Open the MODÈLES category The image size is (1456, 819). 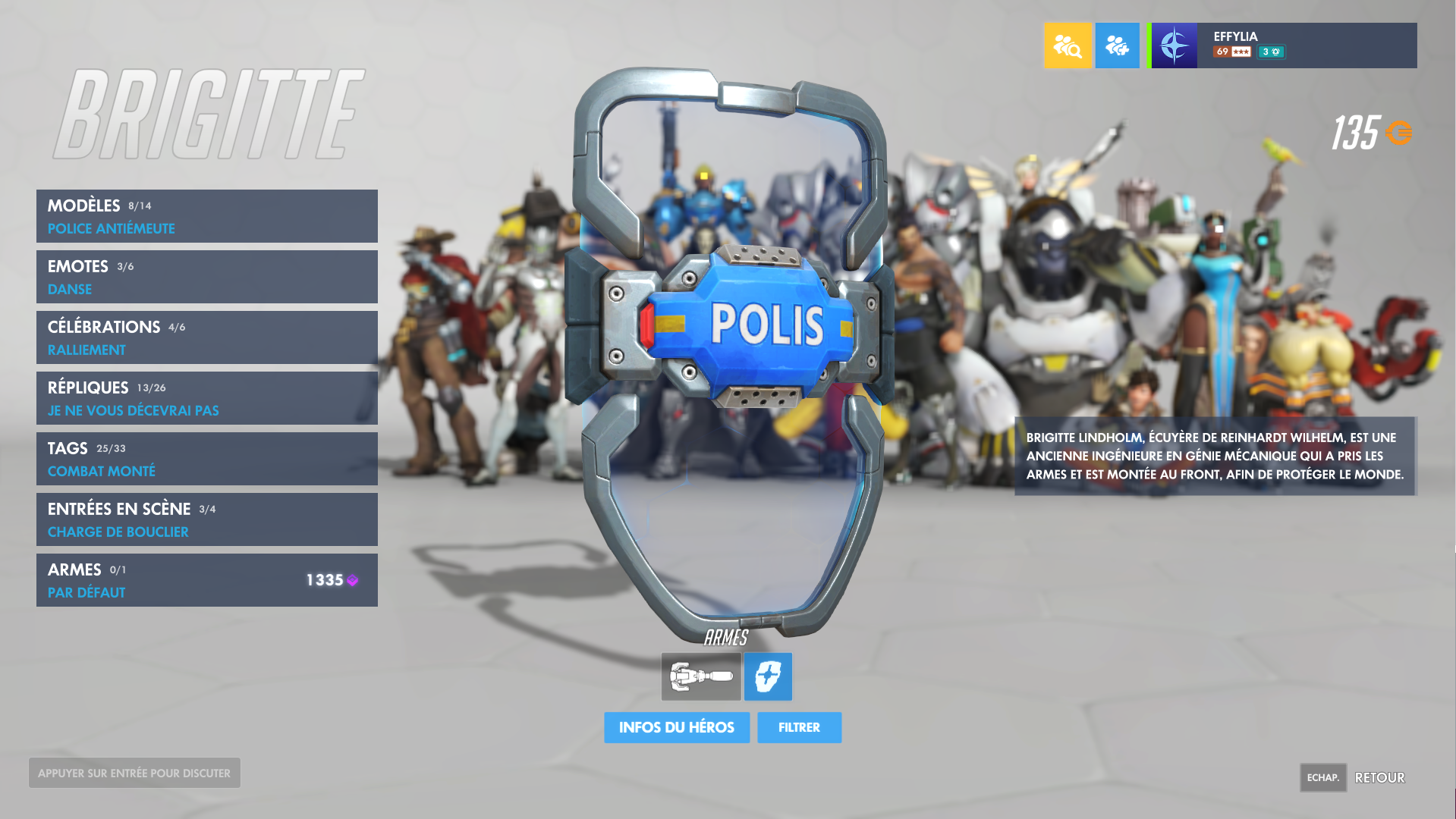(206, 216)
